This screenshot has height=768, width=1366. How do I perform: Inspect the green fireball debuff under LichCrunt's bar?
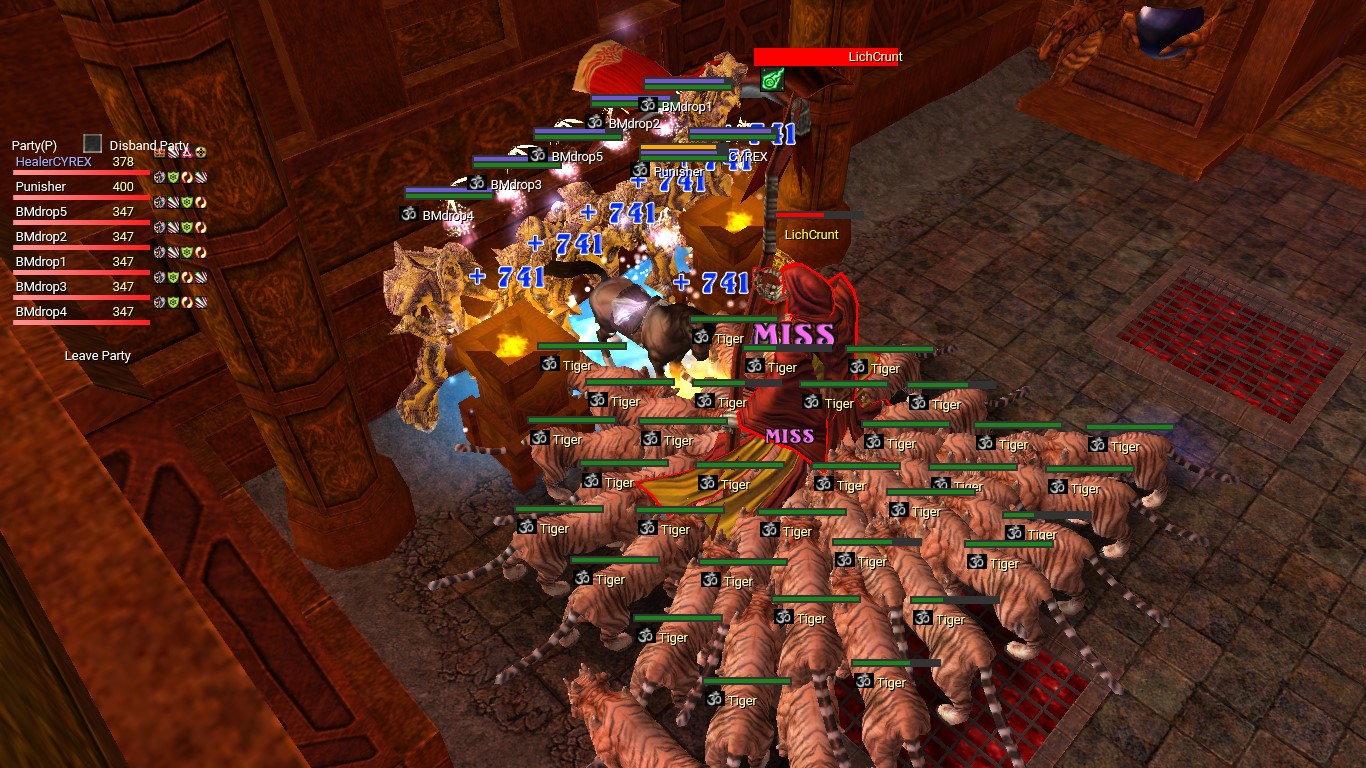click(x=771, y=80)
